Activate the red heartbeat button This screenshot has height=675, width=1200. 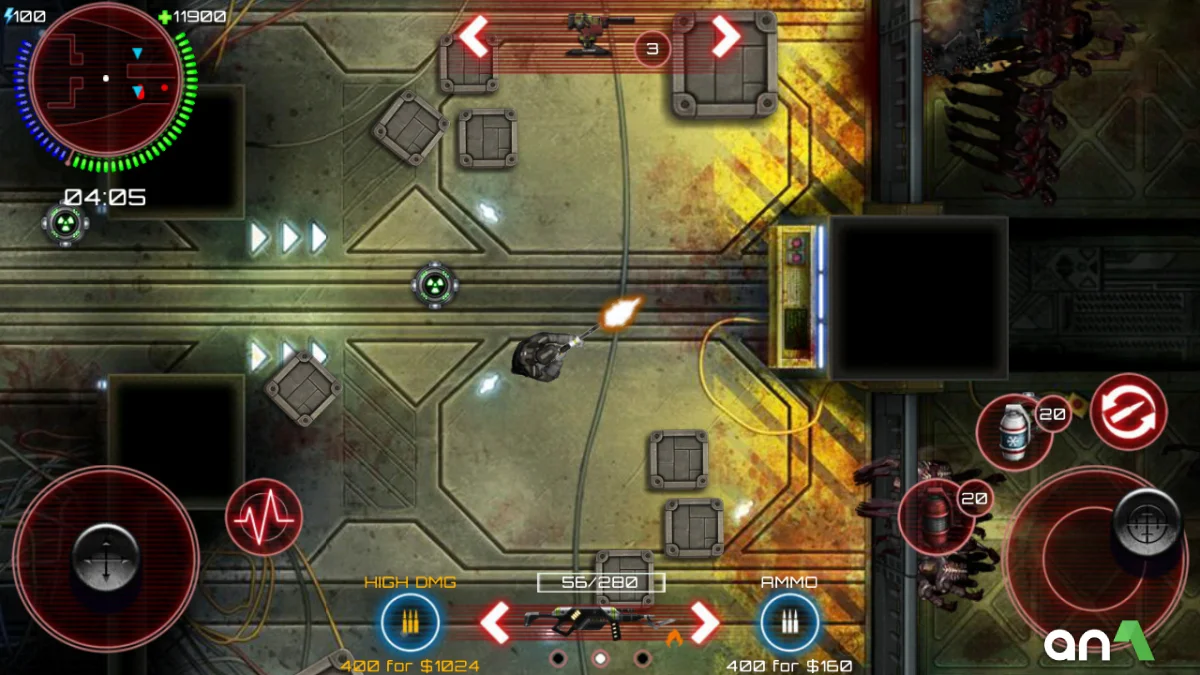tap(263, 517)
